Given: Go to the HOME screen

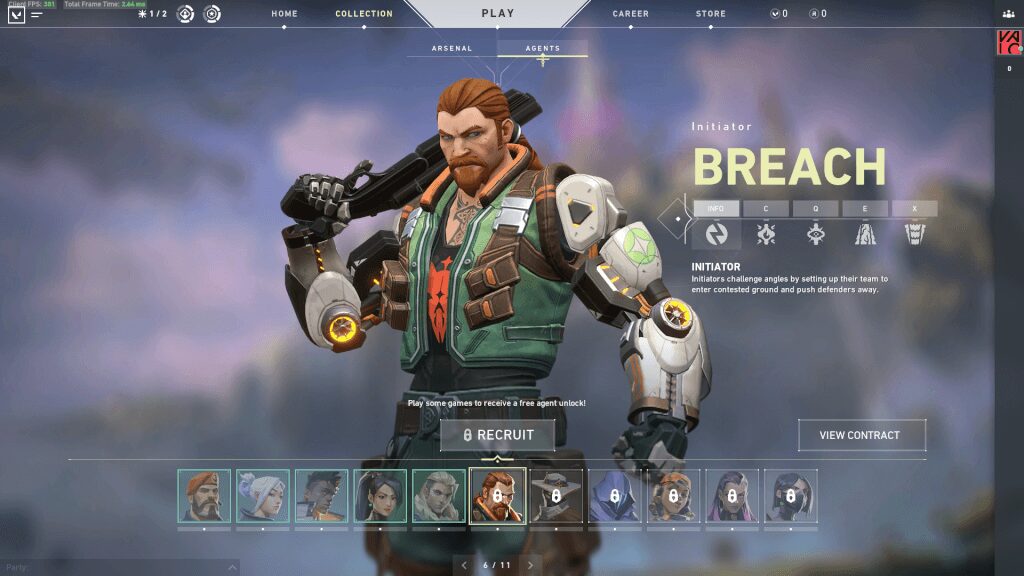Looking at the screenshot, I should coord(284,14).
